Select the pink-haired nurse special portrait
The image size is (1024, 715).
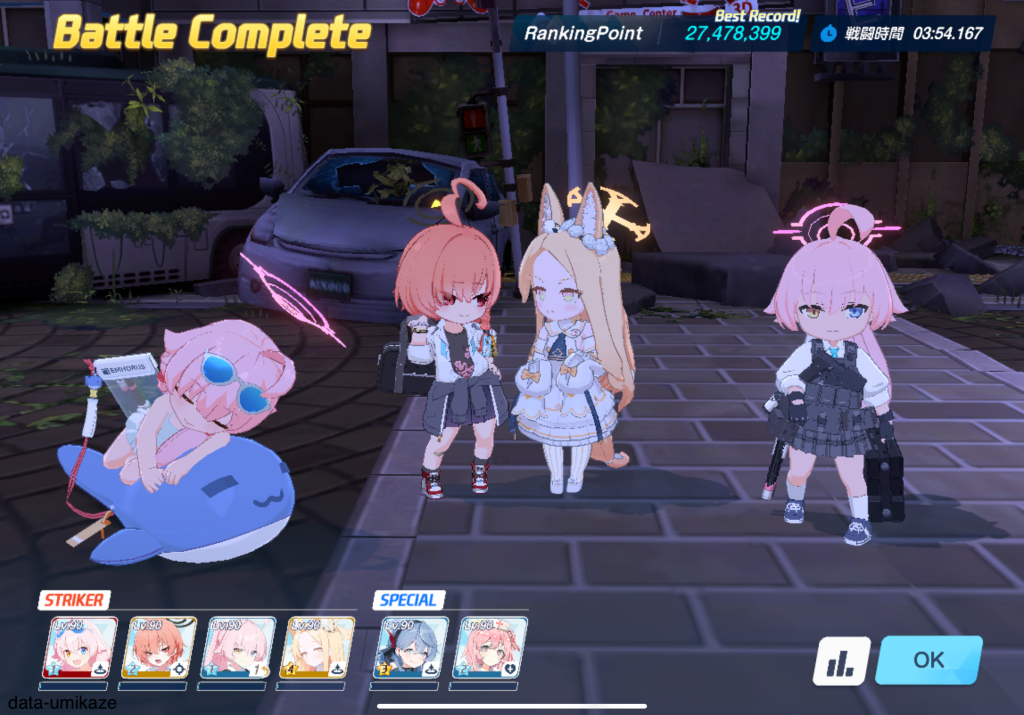[x=490, y=648]
